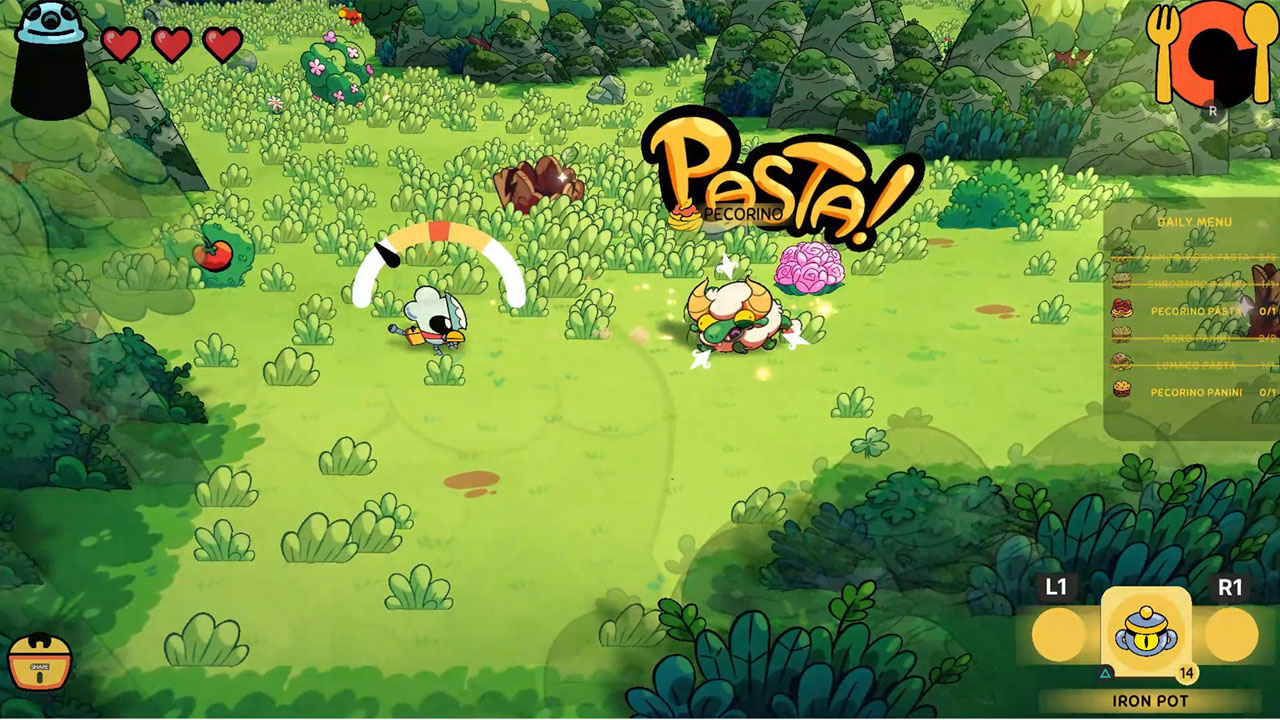1280x720 pixels.
Task: Open the Daily Menu tracker header
Action: coord(1194,222)
